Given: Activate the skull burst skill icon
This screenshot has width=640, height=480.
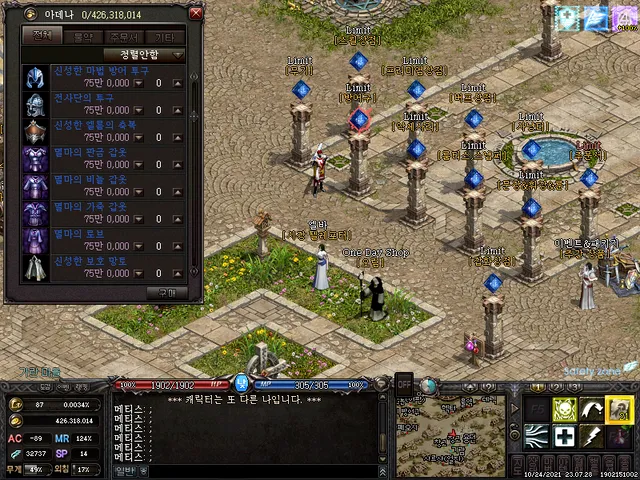Looking at the screenshot, I should 563,409.
